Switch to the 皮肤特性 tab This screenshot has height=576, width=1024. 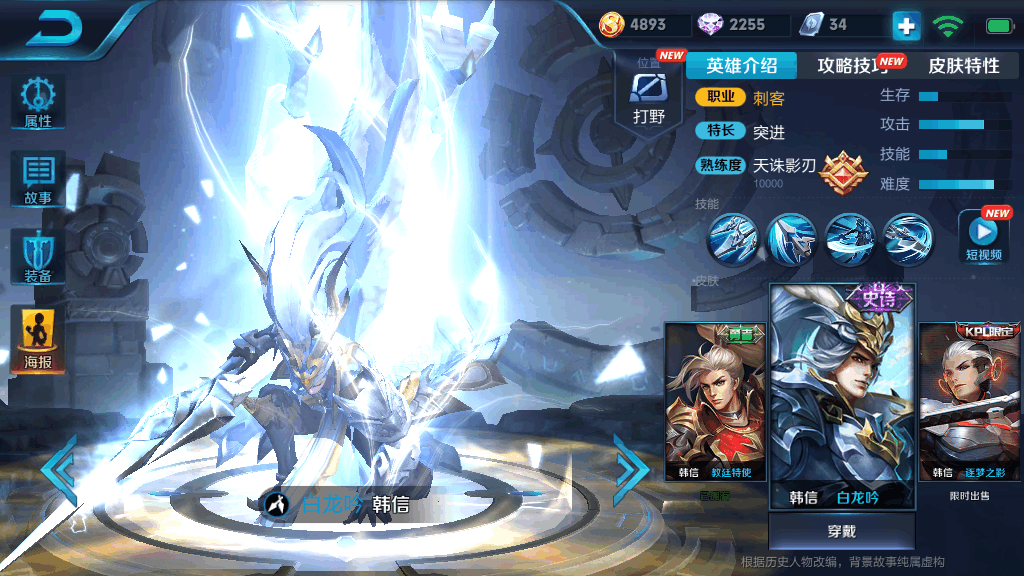click(x=963, y=66)
